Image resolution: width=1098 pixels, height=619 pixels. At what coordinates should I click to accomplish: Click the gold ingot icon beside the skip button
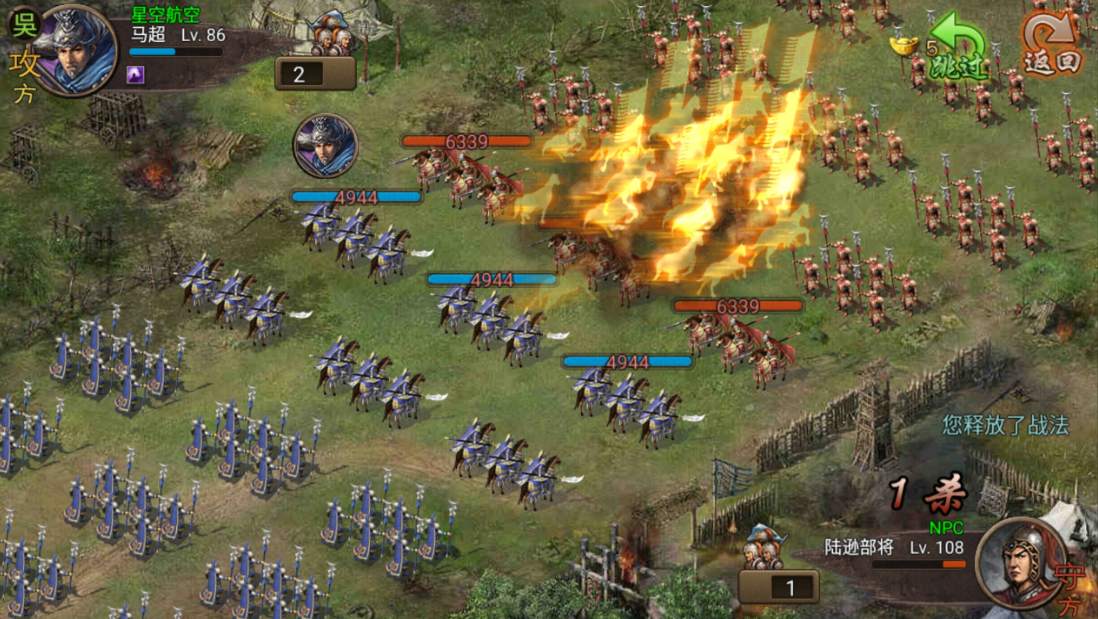pos(904,46)
